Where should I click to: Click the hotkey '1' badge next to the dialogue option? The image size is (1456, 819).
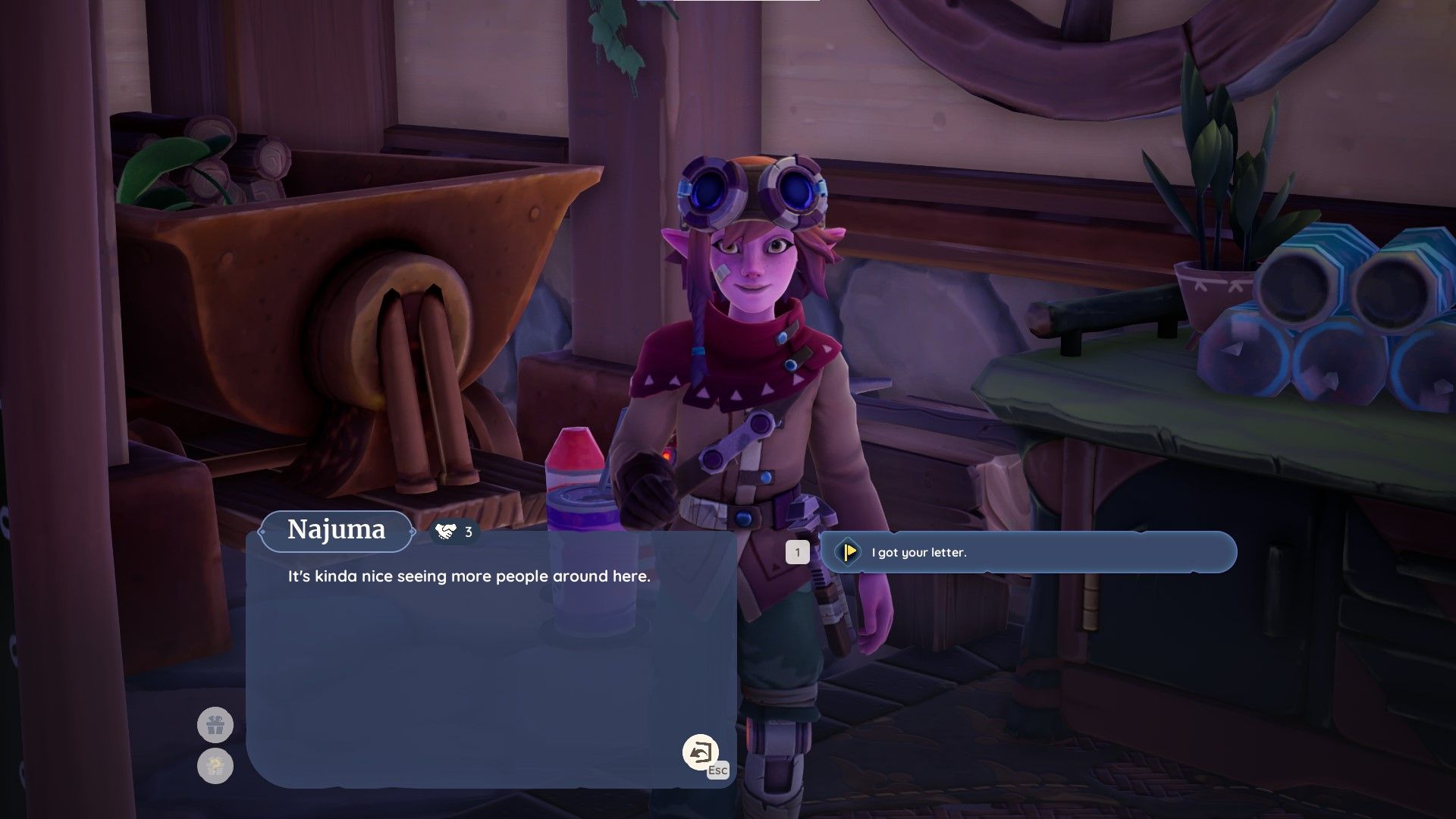coord(797,554)
